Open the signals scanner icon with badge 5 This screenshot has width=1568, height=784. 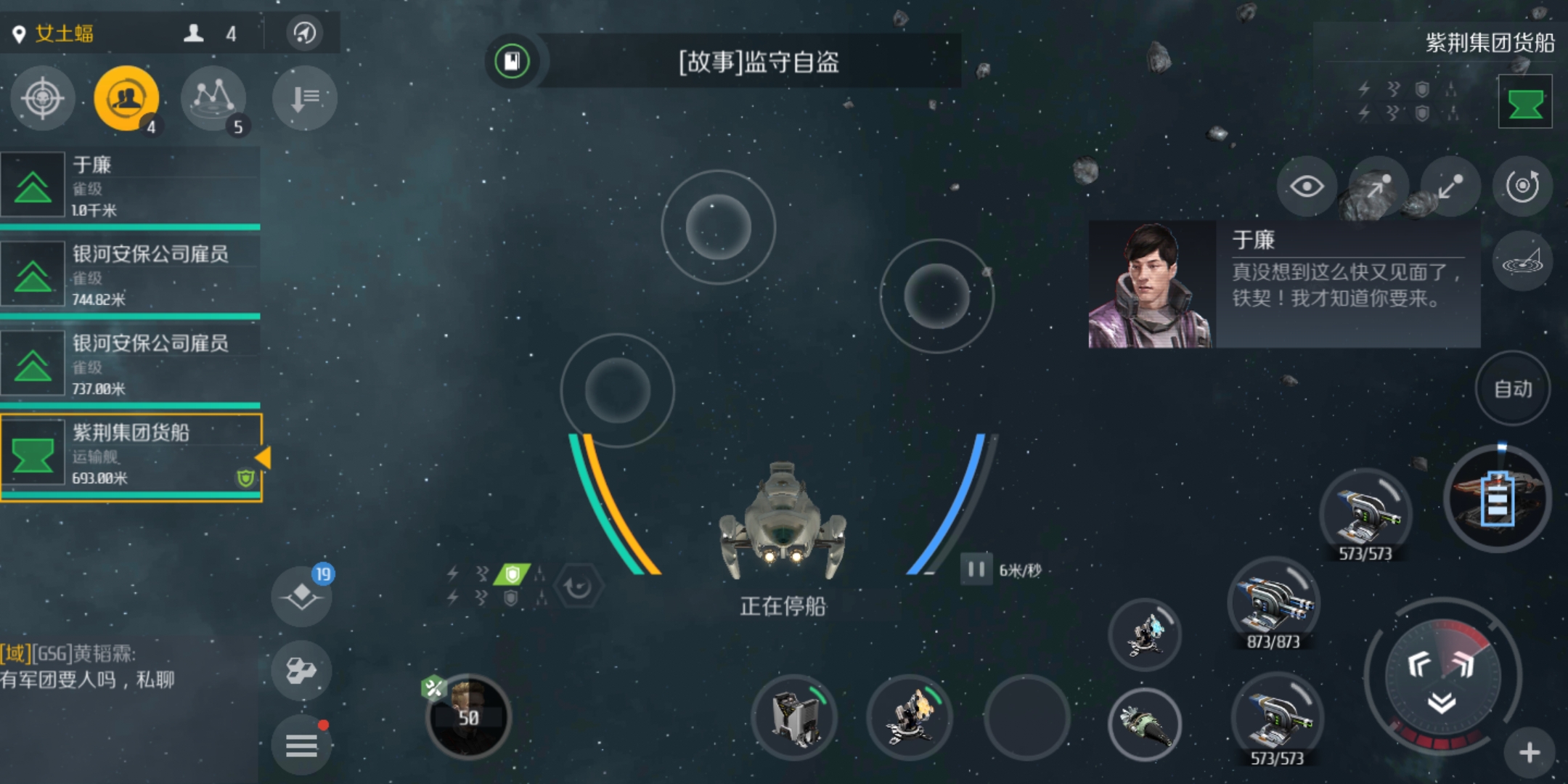tap(213, 99)
